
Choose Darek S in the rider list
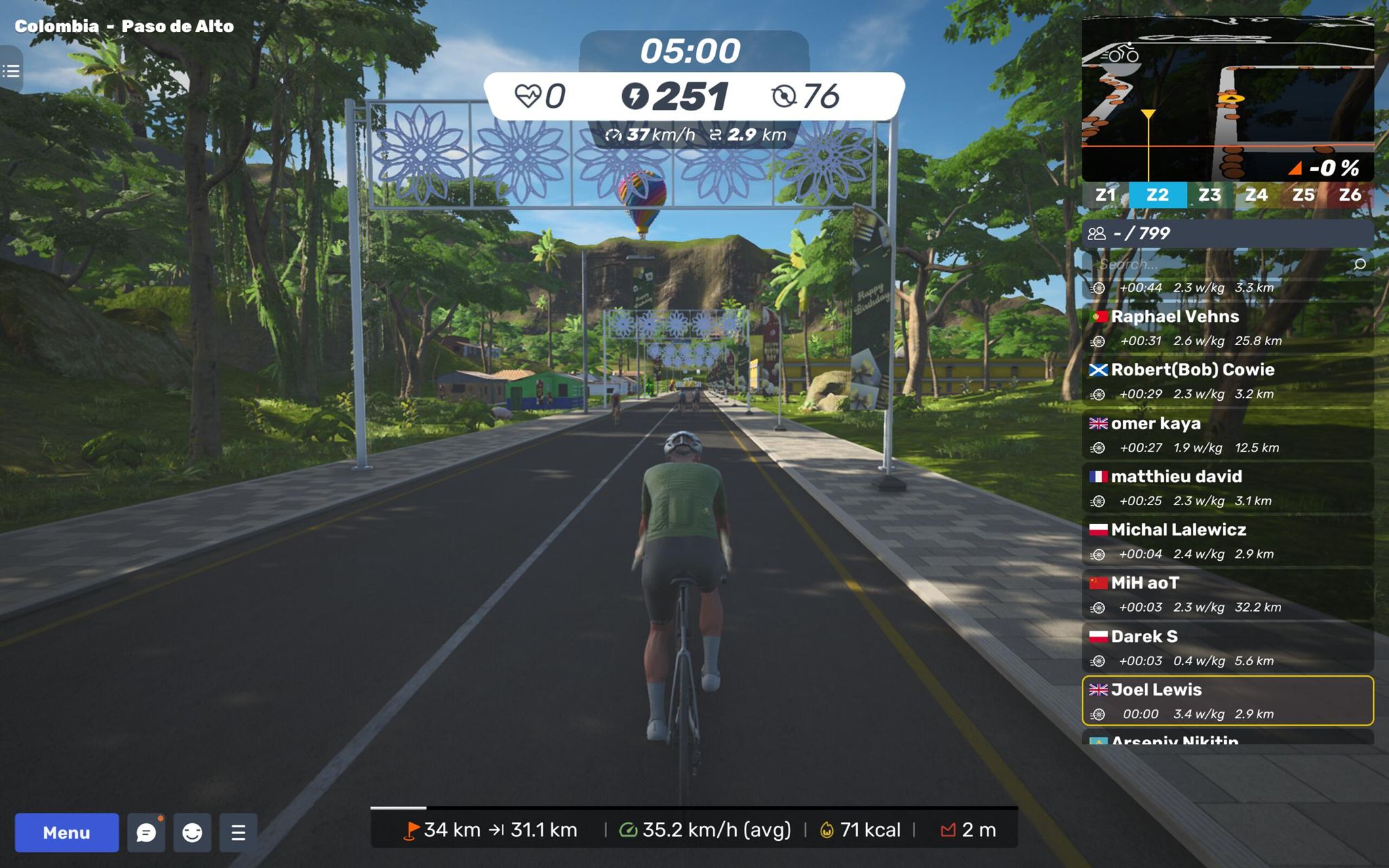pyautogui.click(x=1227, y=648)
